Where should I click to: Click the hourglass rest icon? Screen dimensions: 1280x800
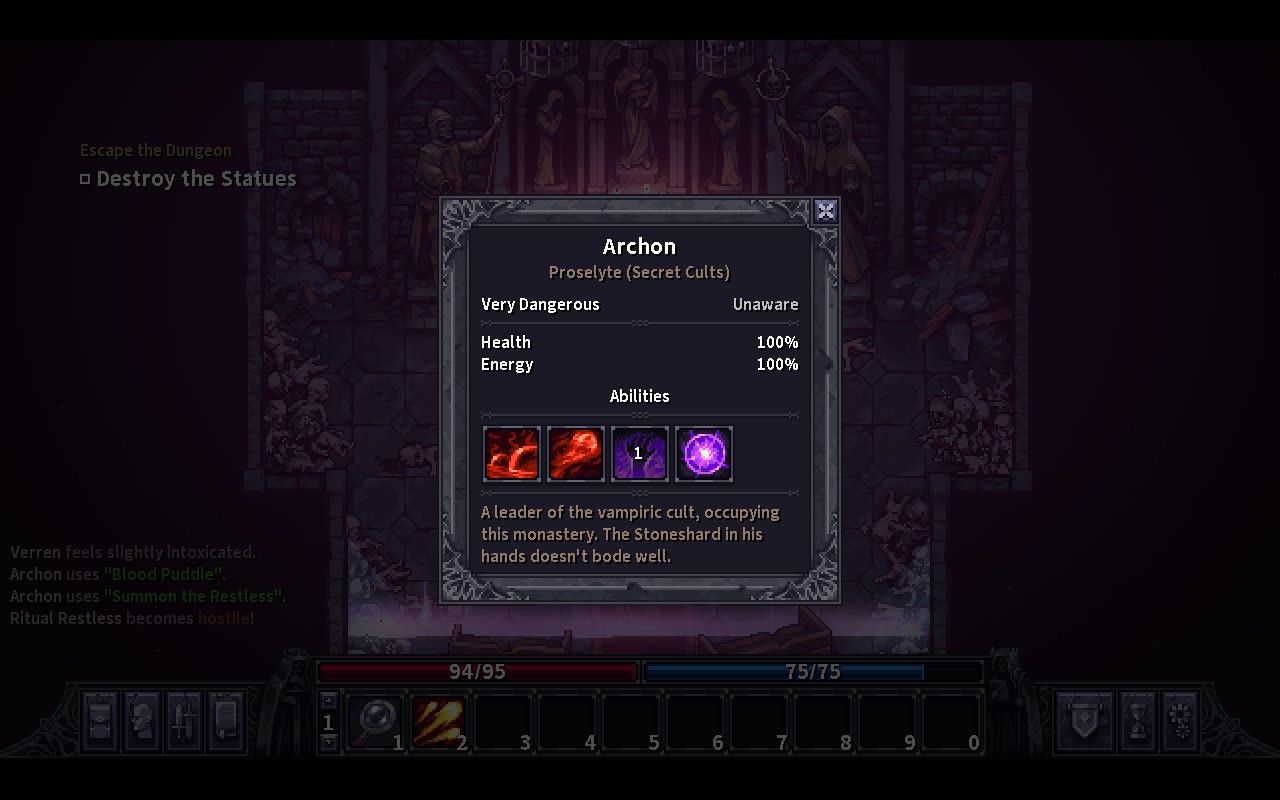tap(1138, 720)
